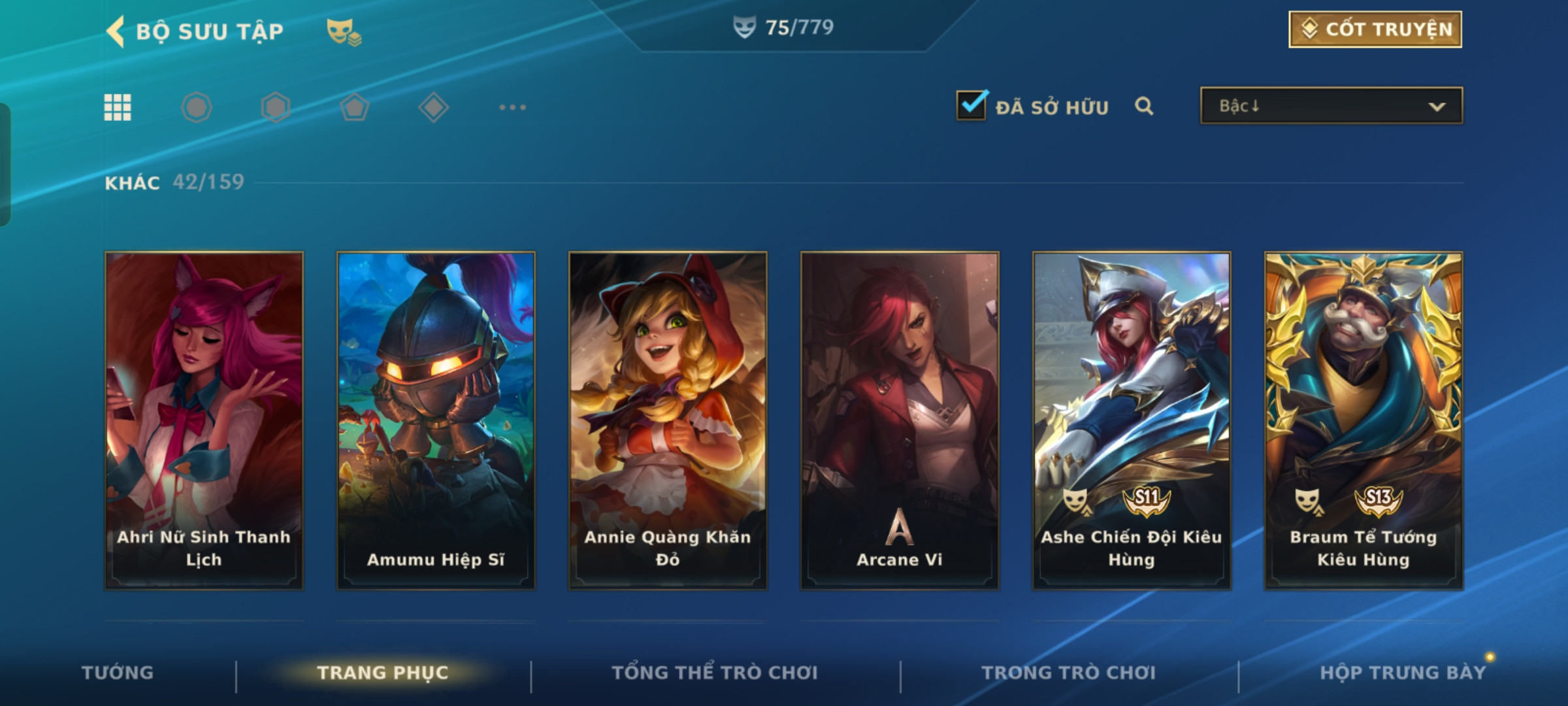Image resolution: width=1568 pixels, height=706 pixels.
Task: View Annie Quàng Khăn Đỏ skin
Action: (x=668, y=420)
